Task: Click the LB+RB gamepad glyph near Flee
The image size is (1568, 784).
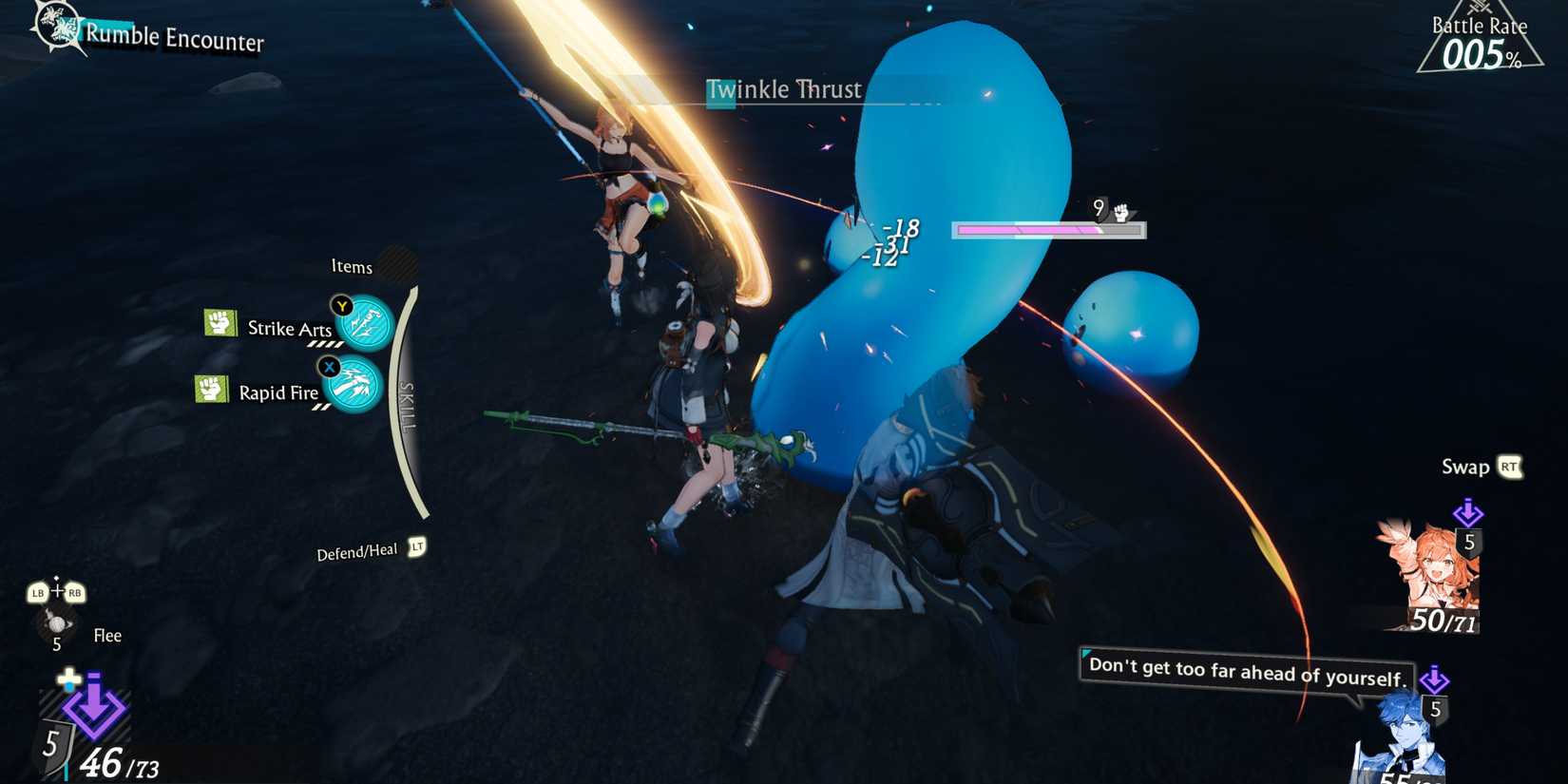Action: (57, 591)
